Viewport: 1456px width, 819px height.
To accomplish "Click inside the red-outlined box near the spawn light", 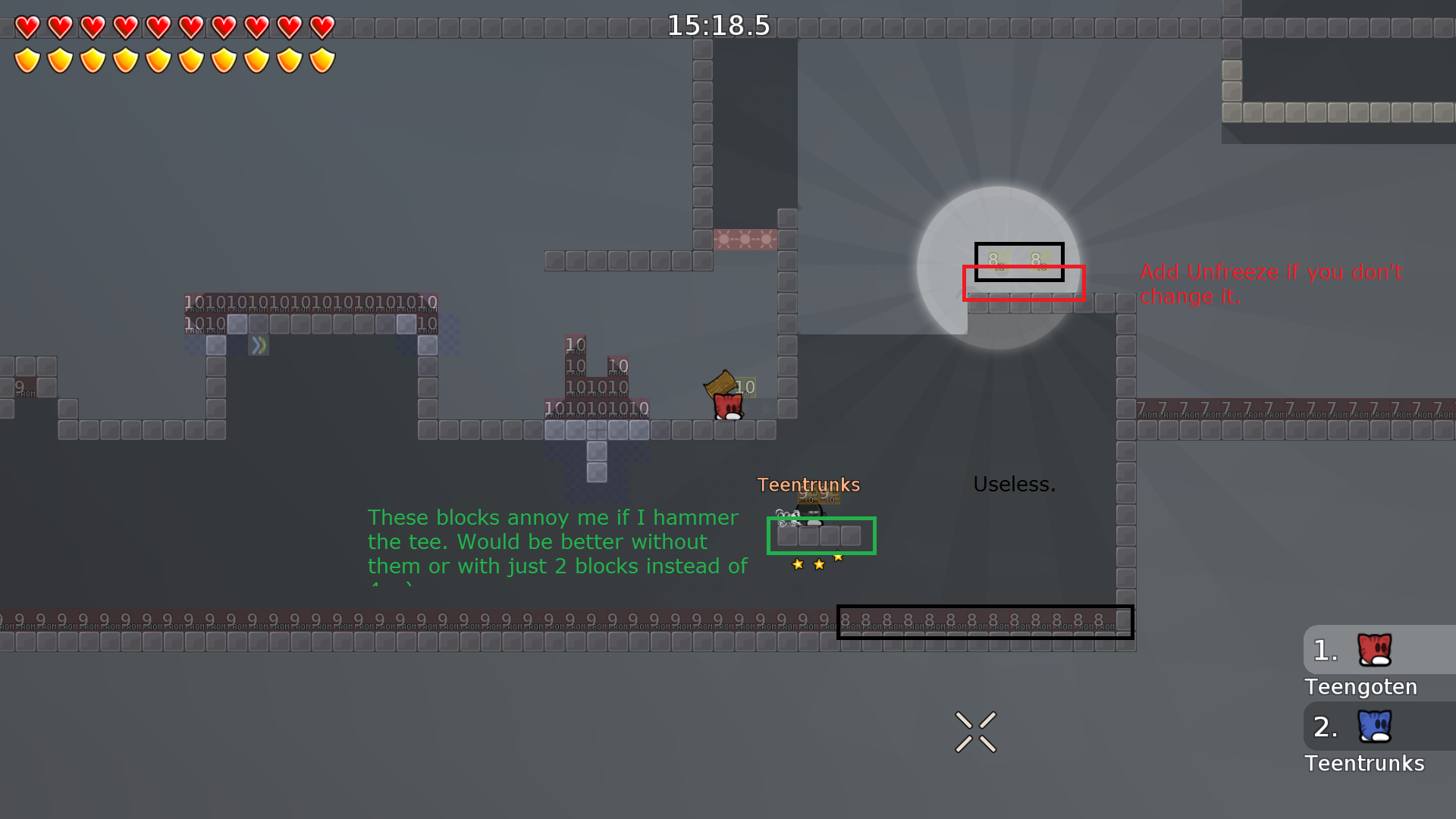I will [x=1024, y=283].
